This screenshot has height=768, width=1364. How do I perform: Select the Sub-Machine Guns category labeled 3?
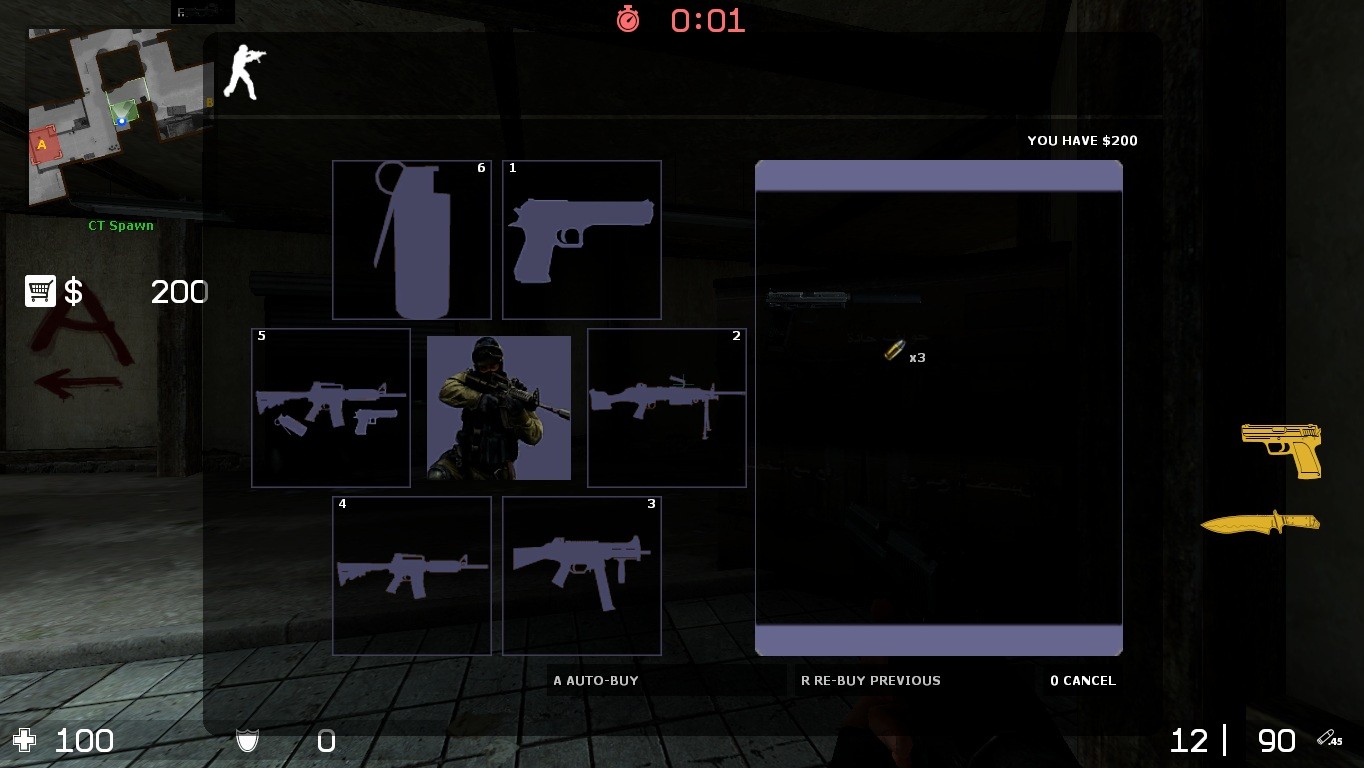[x=581, y=575]
